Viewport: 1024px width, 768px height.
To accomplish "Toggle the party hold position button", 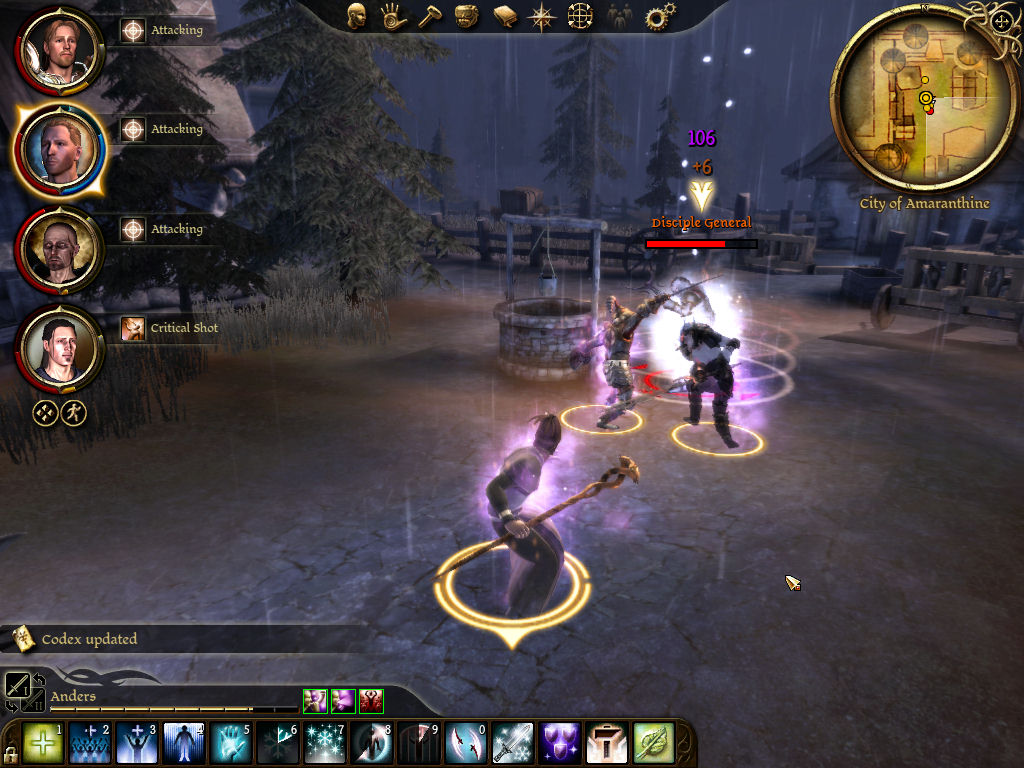I will click(x=45, y=413).
